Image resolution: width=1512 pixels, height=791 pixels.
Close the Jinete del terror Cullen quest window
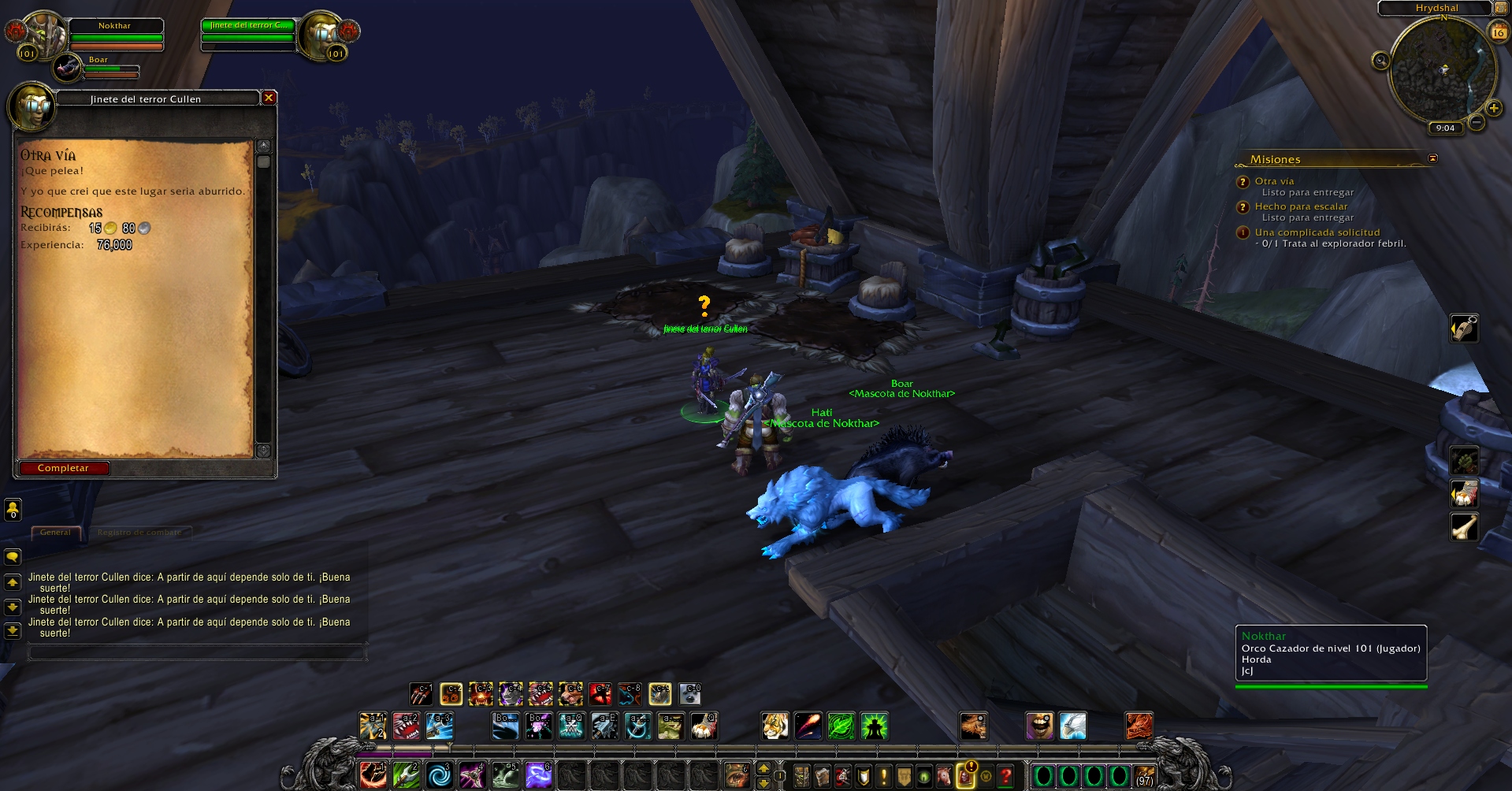point(269,98)
